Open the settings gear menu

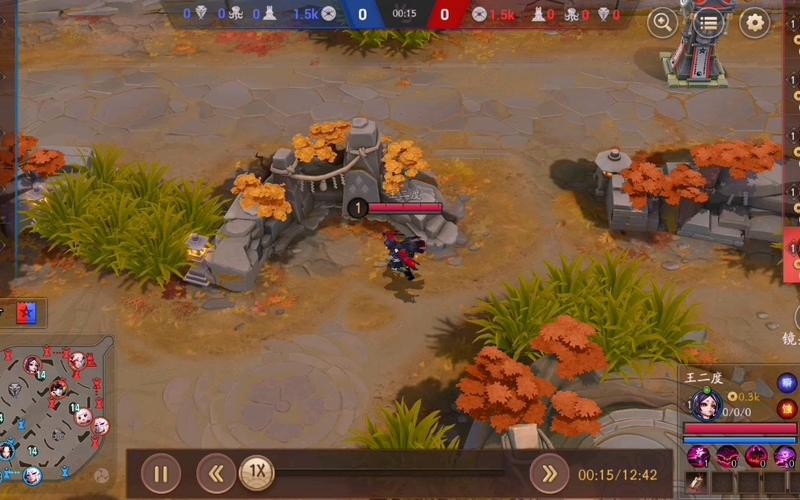pos(754,21)
